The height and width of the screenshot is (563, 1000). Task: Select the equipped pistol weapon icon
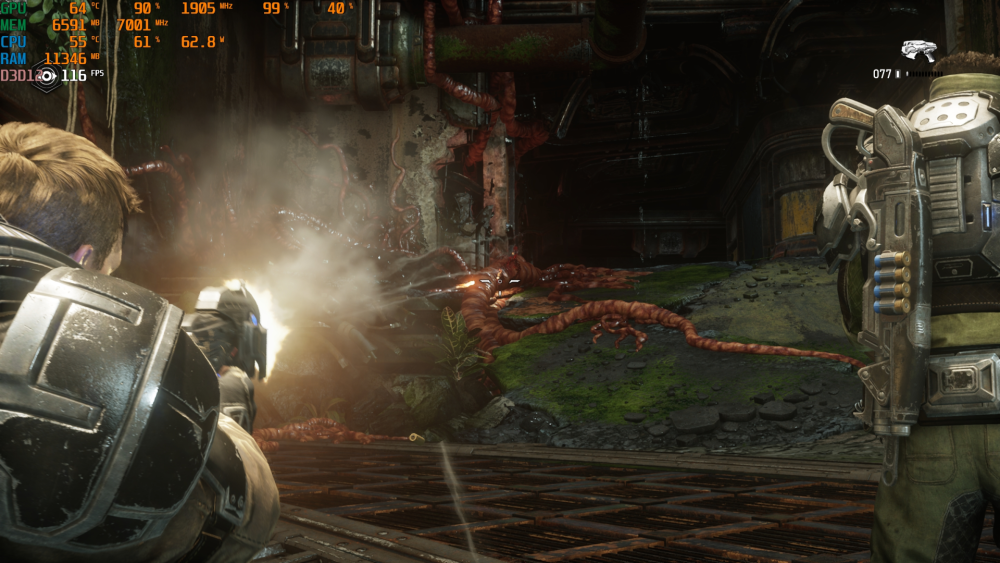click(917, 51)
